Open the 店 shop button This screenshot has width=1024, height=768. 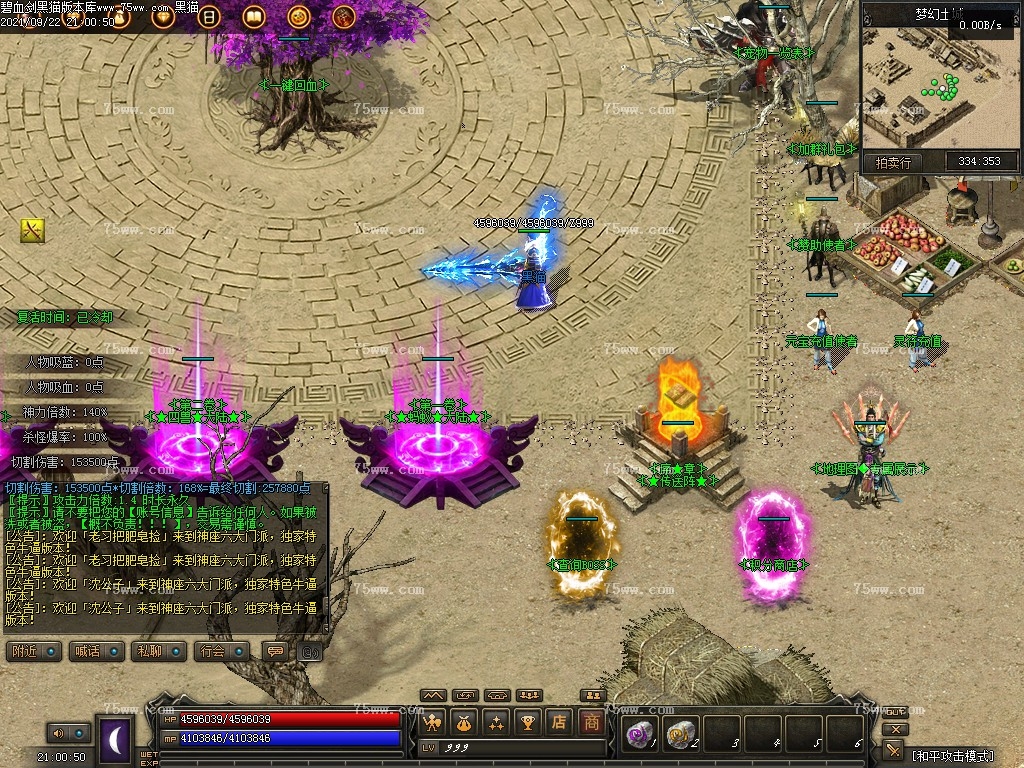[560, 721]
